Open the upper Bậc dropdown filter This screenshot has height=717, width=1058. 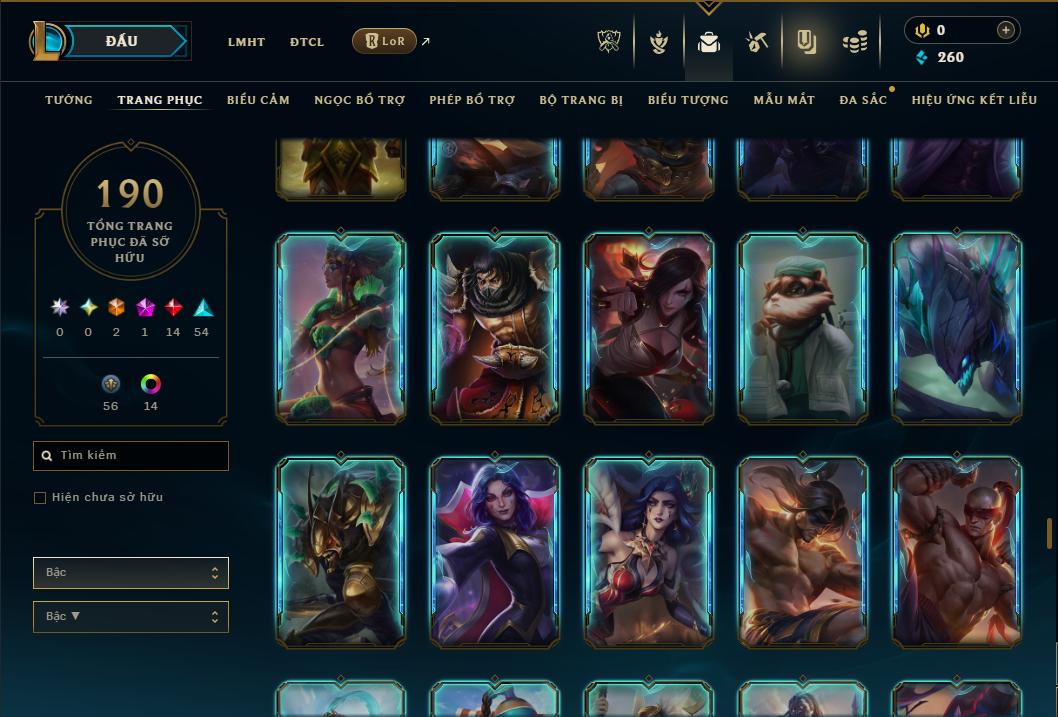(131, 573)
